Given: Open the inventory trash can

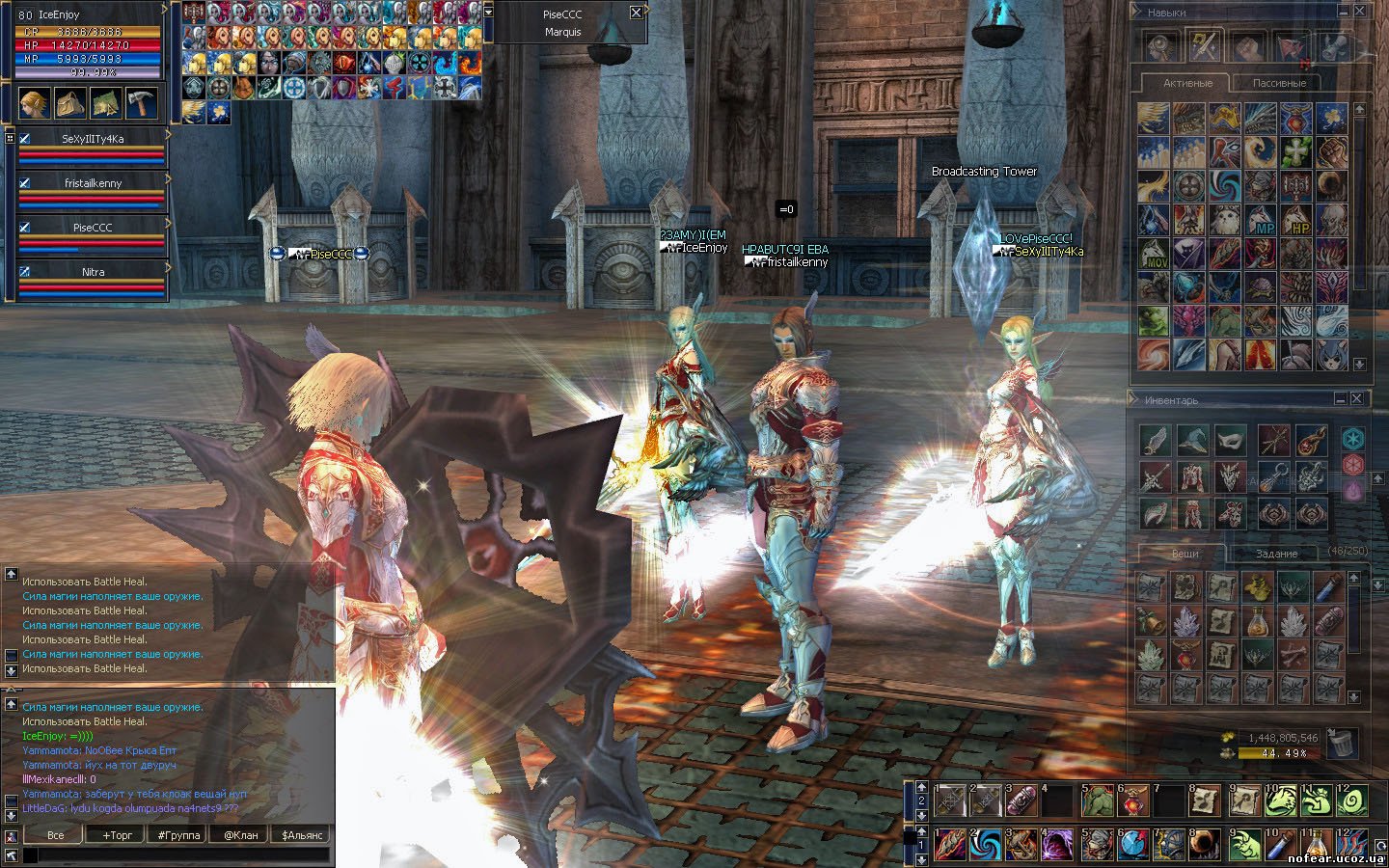Looking at the screenshot, I should coord(1342,743).
